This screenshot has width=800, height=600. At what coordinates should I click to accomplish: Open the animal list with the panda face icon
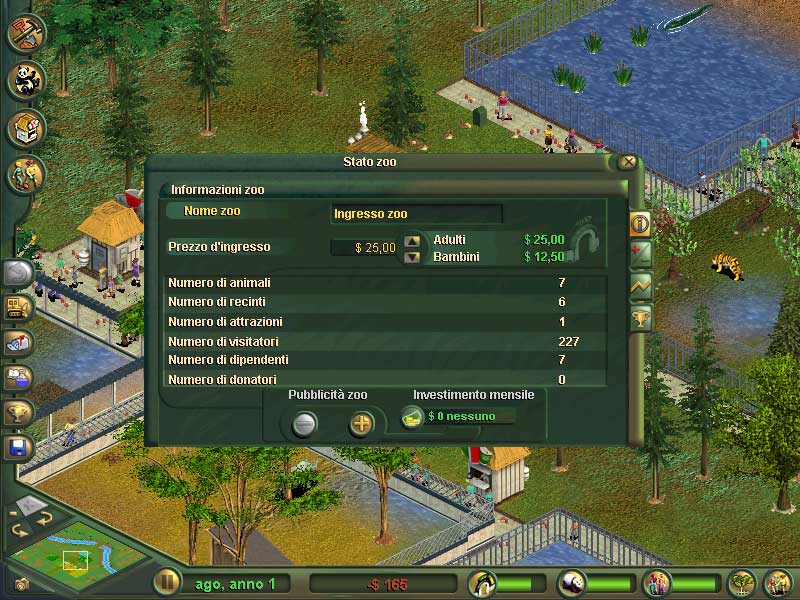573,583
